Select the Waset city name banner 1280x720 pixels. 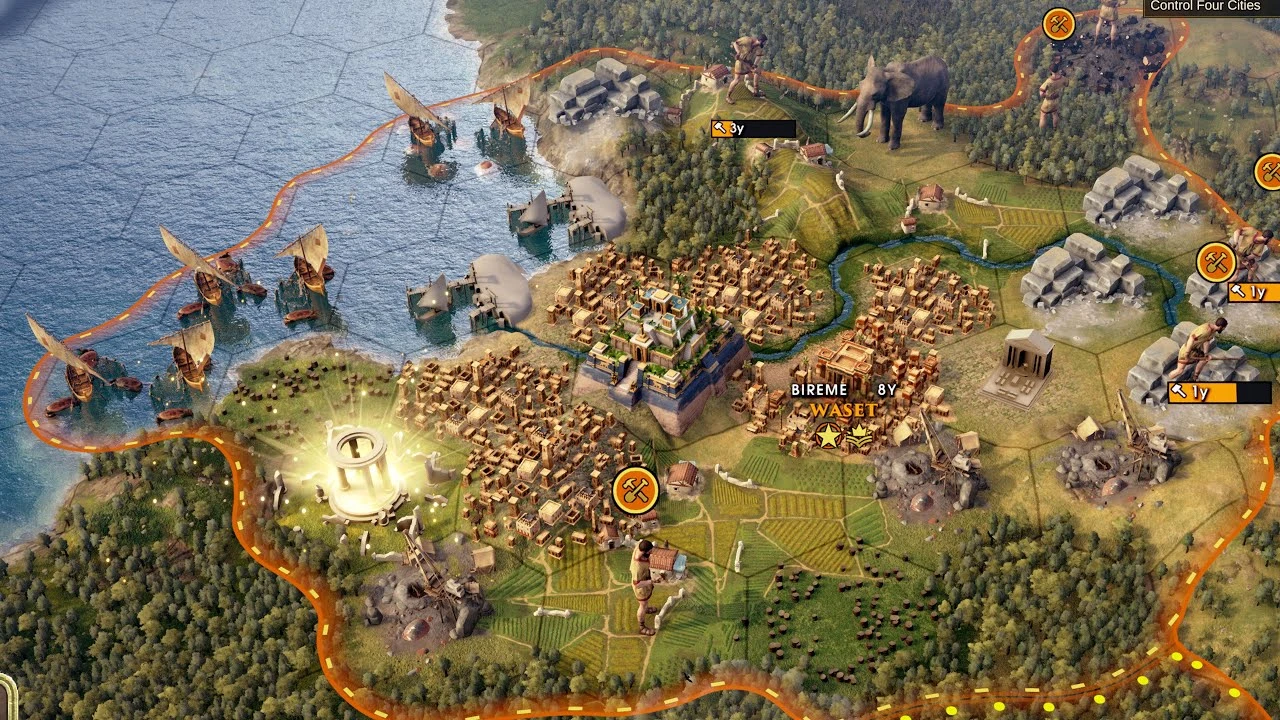point(843,410)
